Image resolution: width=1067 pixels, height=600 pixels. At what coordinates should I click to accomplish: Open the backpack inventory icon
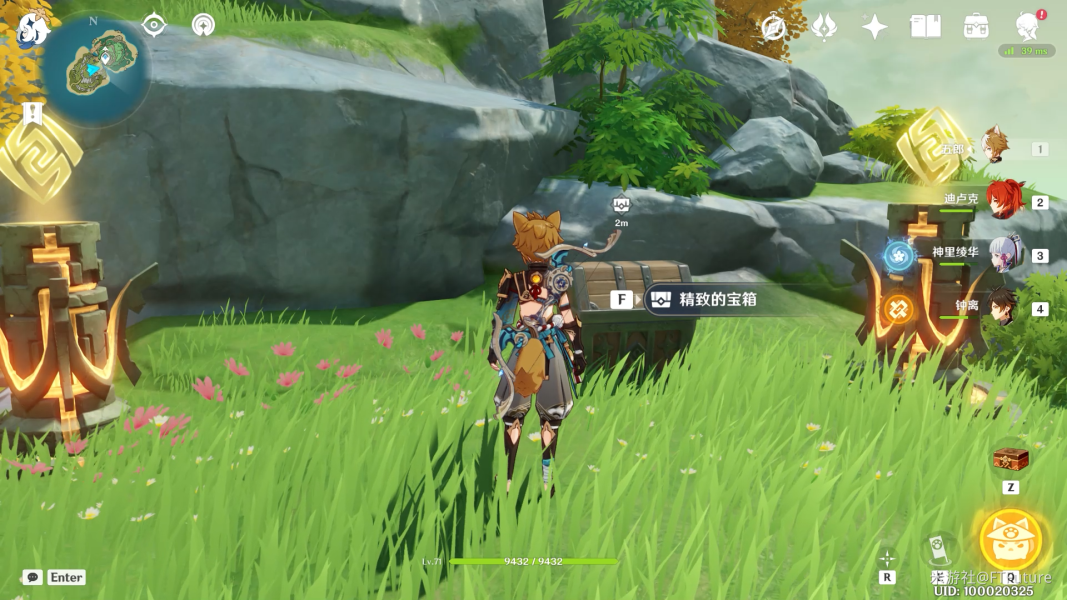(x=976, y=27)
